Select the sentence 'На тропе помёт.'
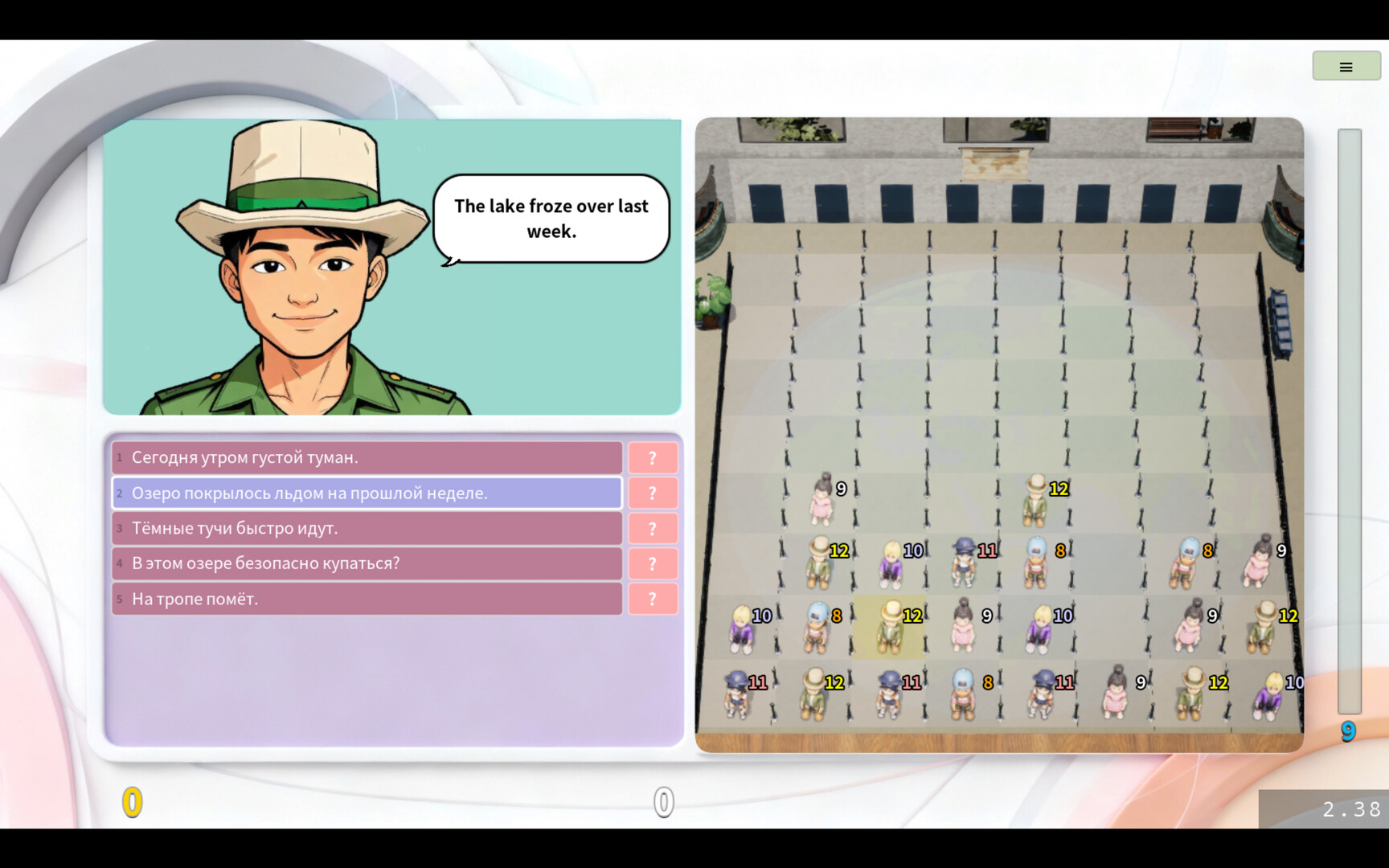1389x868 pixels. pos(366,599)
